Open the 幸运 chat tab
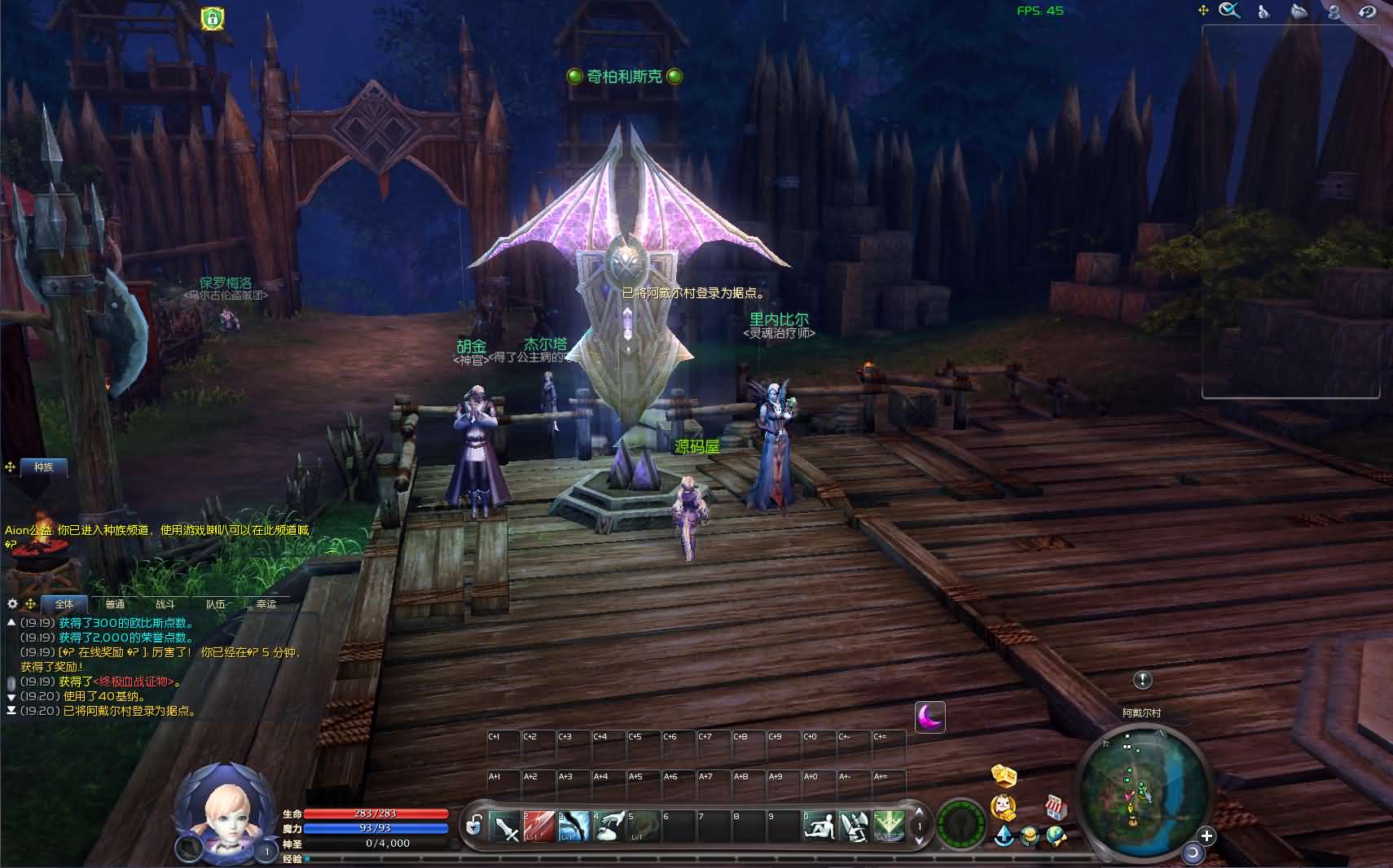The width and height of the screenshot is (1393, 868). 266,604
